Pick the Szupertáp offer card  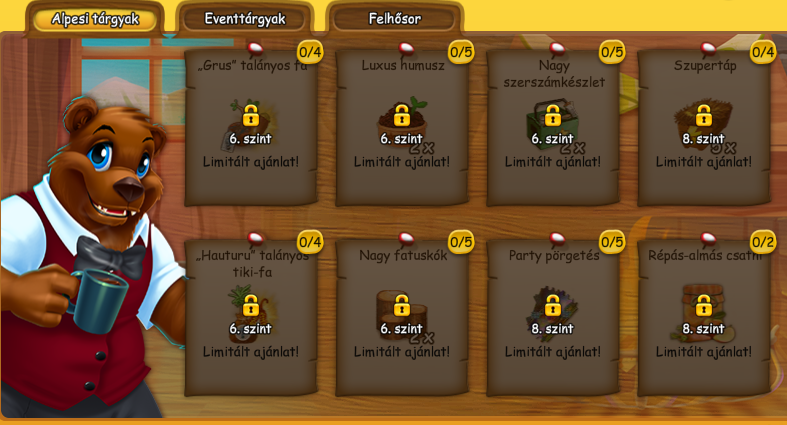click(704, 127)
